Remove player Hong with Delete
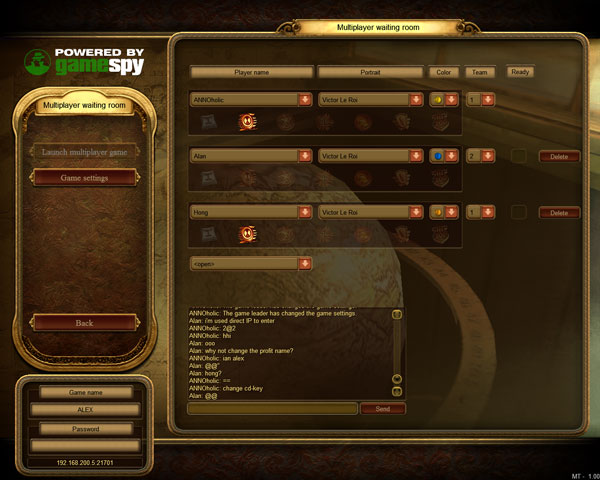The height and width of the screenshot is (480, 600). click(x=559, y=213)
